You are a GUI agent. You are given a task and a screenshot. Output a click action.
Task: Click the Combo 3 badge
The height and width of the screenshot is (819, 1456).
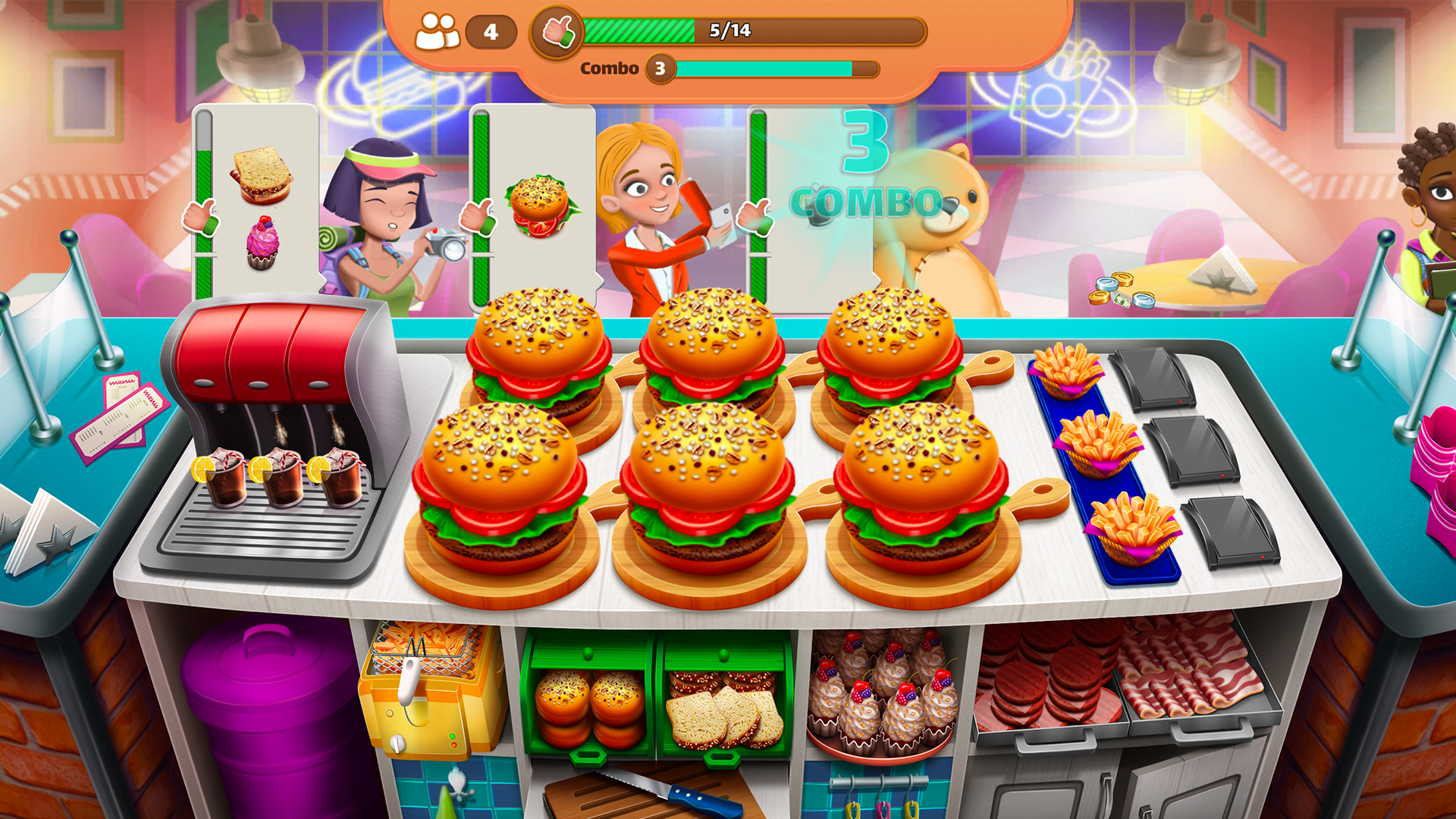[x=659, y=70]
